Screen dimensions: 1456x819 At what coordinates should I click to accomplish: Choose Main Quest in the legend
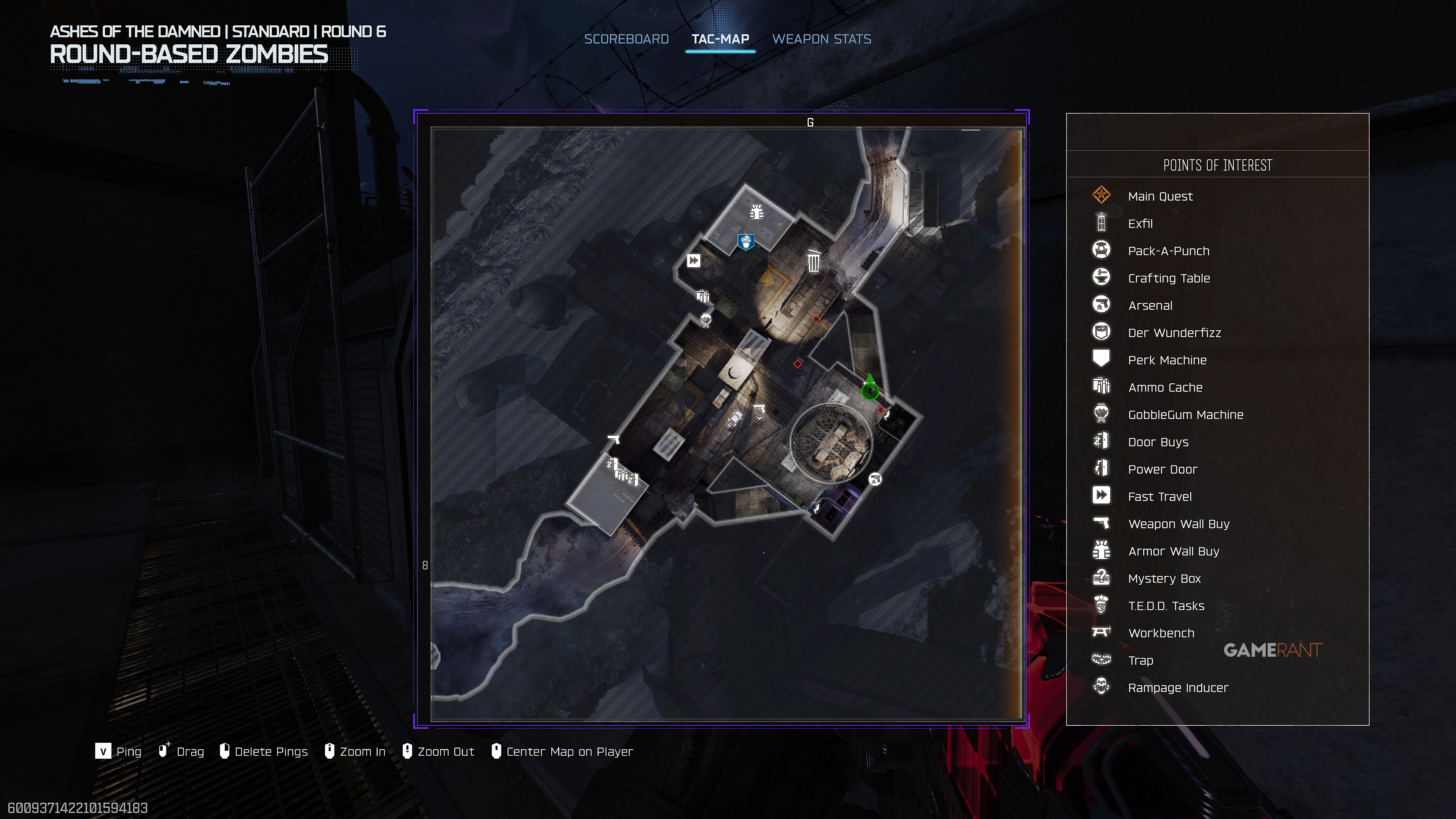coord(1160,196)
